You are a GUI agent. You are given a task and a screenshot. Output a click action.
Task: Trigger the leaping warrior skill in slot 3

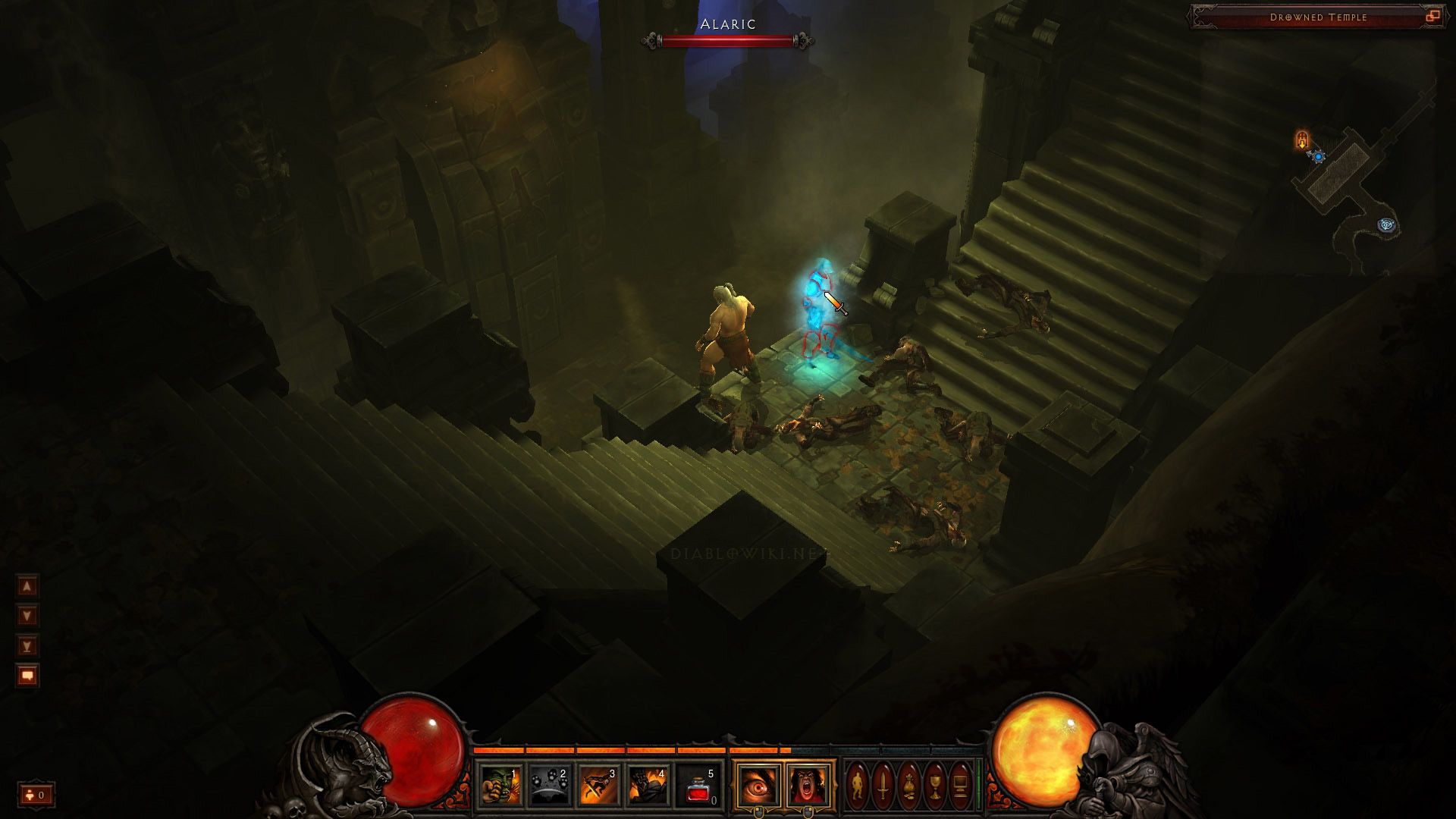click(x=599, y=785)
